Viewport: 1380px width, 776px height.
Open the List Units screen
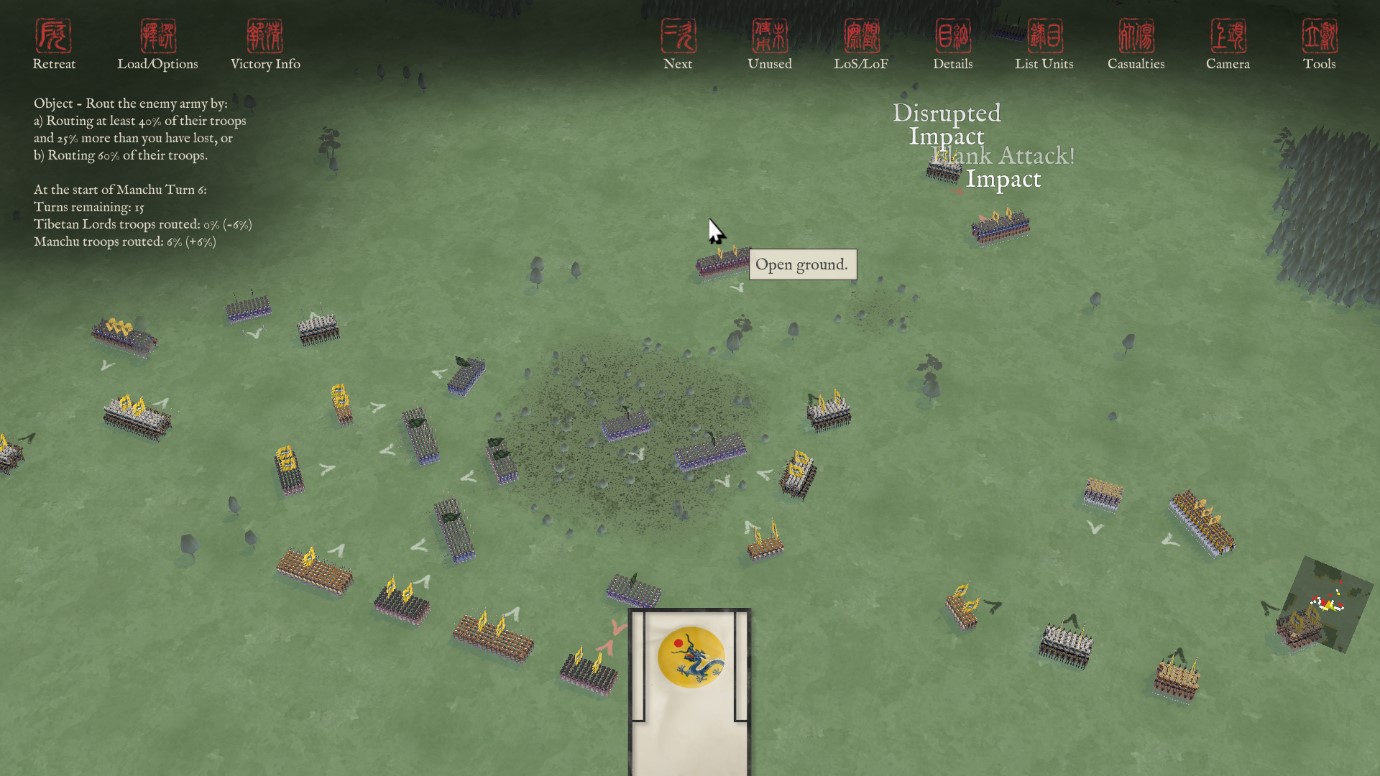(x=1044, y=45)
